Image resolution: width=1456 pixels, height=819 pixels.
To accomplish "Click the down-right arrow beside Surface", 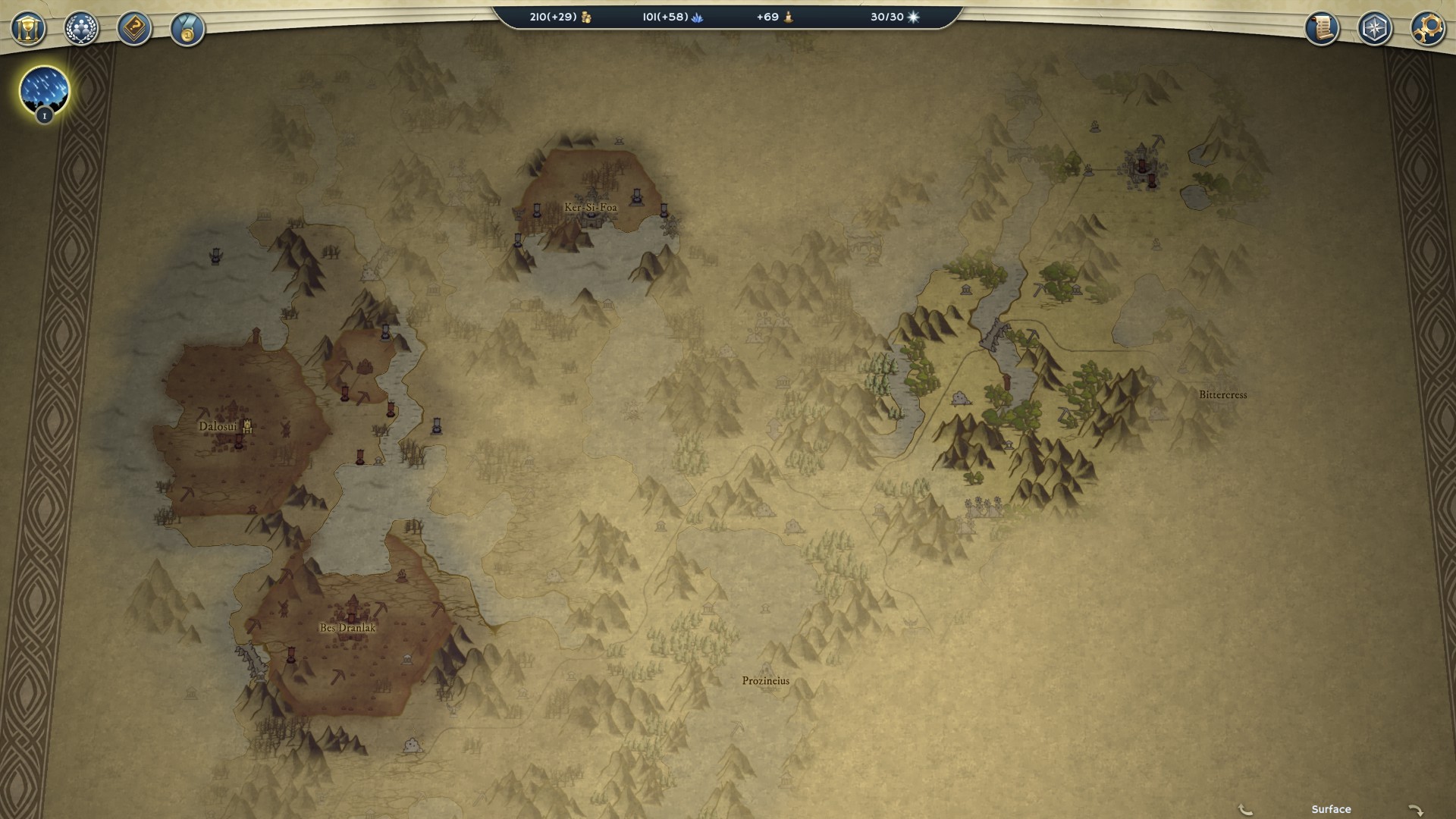I will tap(1415, 810).
